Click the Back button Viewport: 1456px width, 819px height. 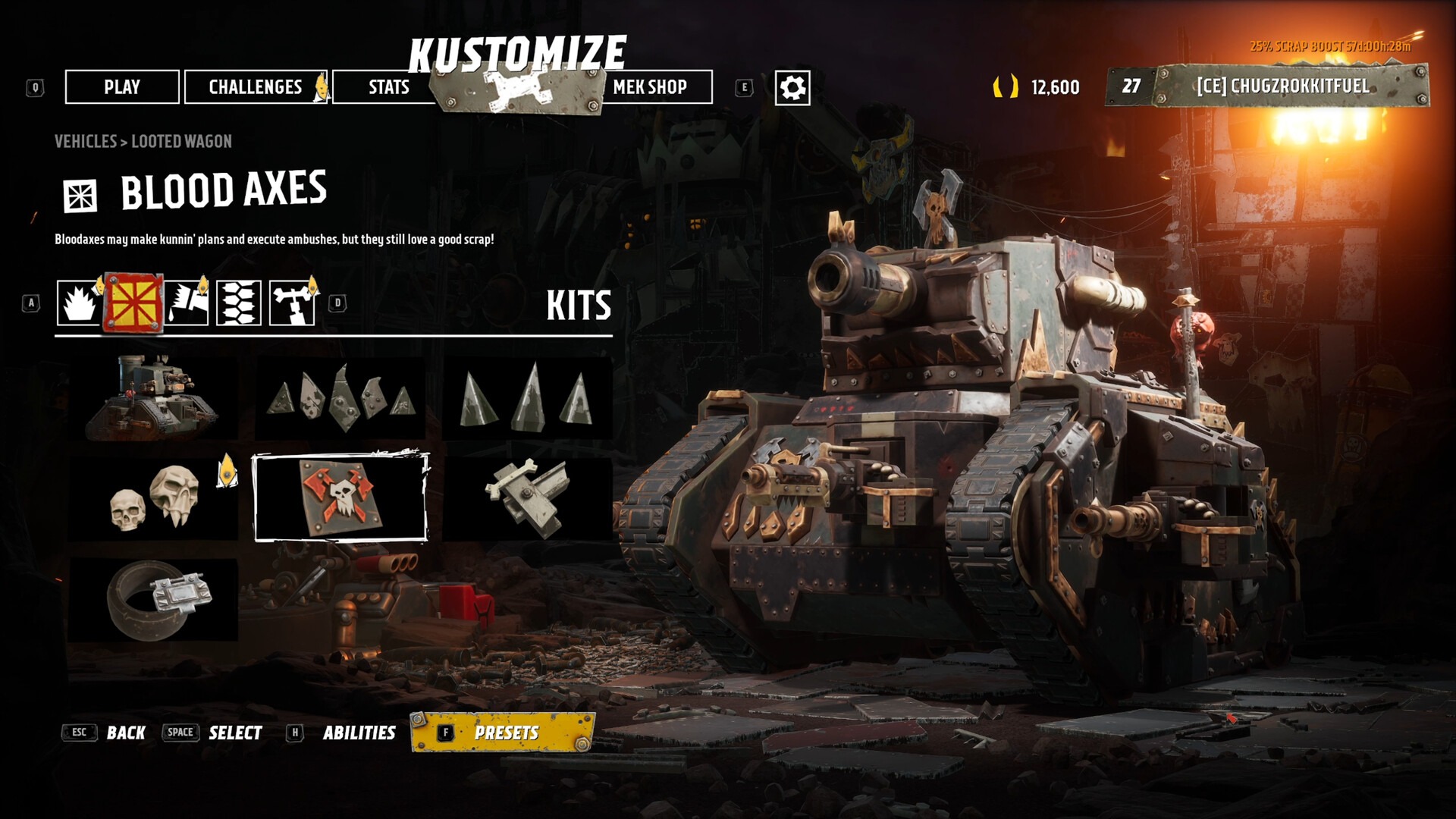tap(125, 733)
